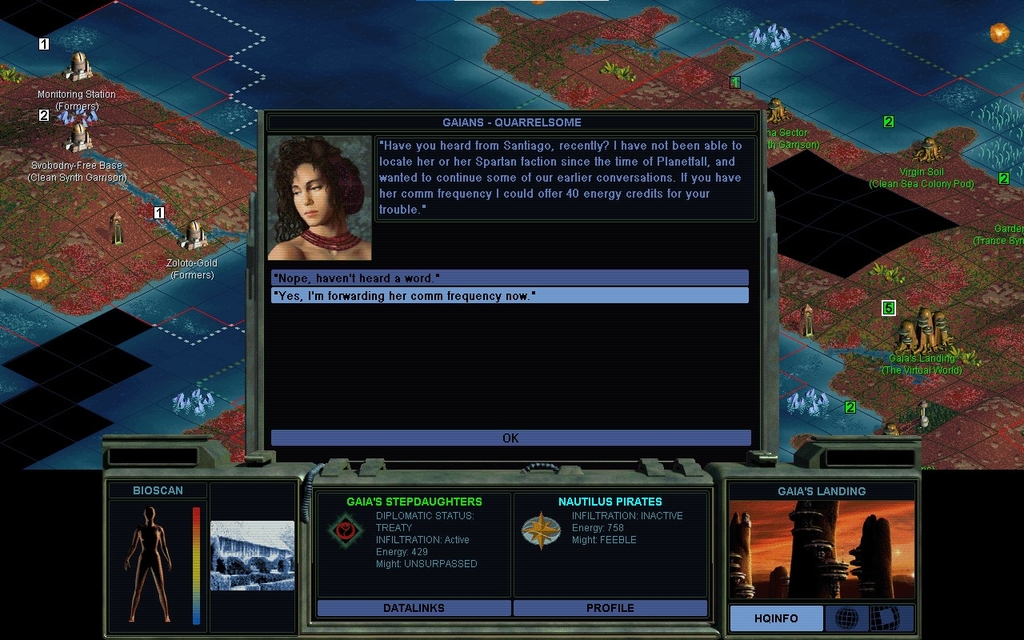Click the Gaia's Landing base picture

(x=821, y=550)
